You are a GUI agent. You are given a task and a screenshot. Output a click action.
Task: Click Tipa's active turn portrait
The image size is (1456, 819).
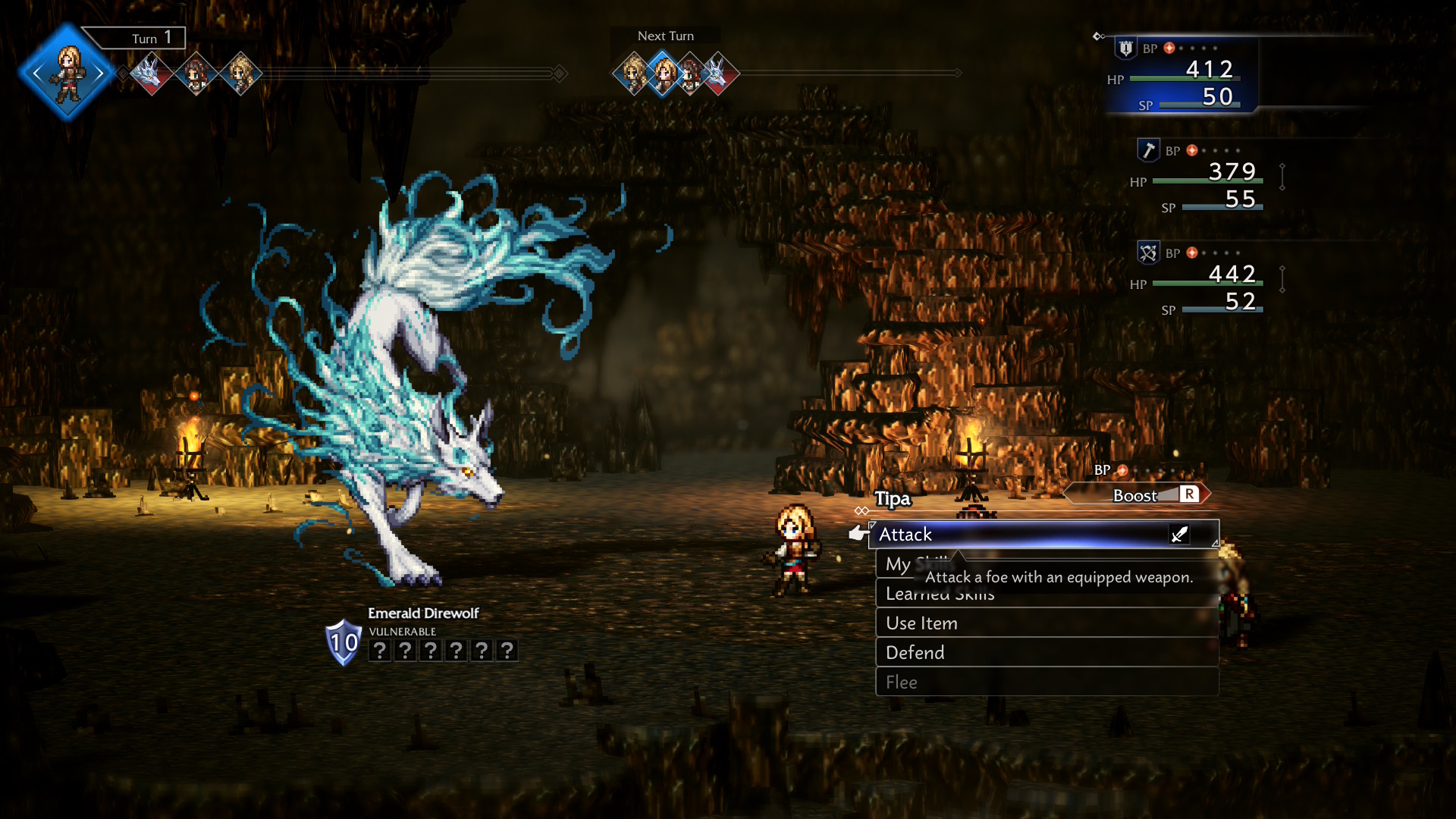click(68, 73)
